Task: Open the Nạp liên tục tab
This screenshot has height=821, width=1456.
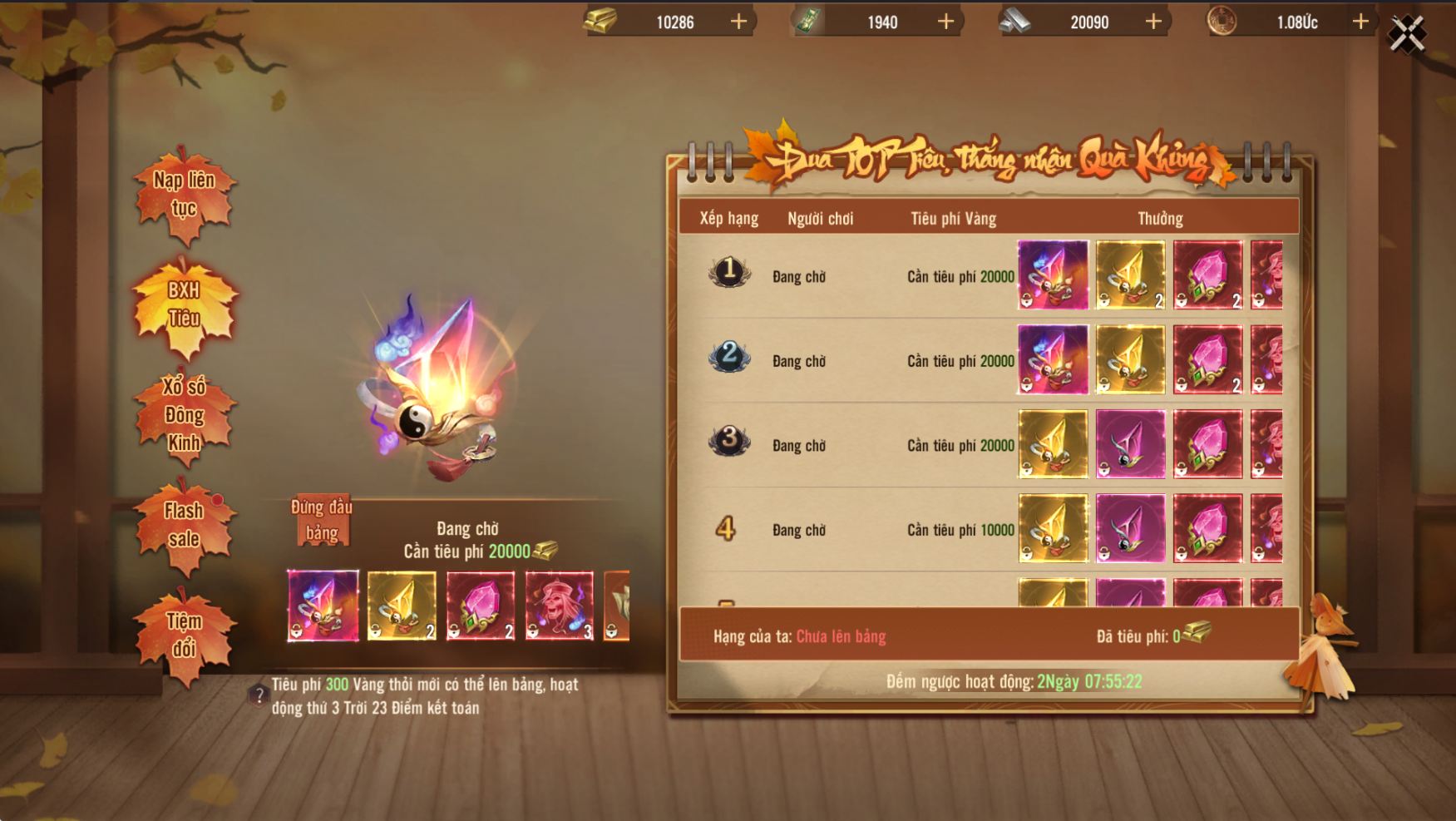Action: (x=184, y=195)
